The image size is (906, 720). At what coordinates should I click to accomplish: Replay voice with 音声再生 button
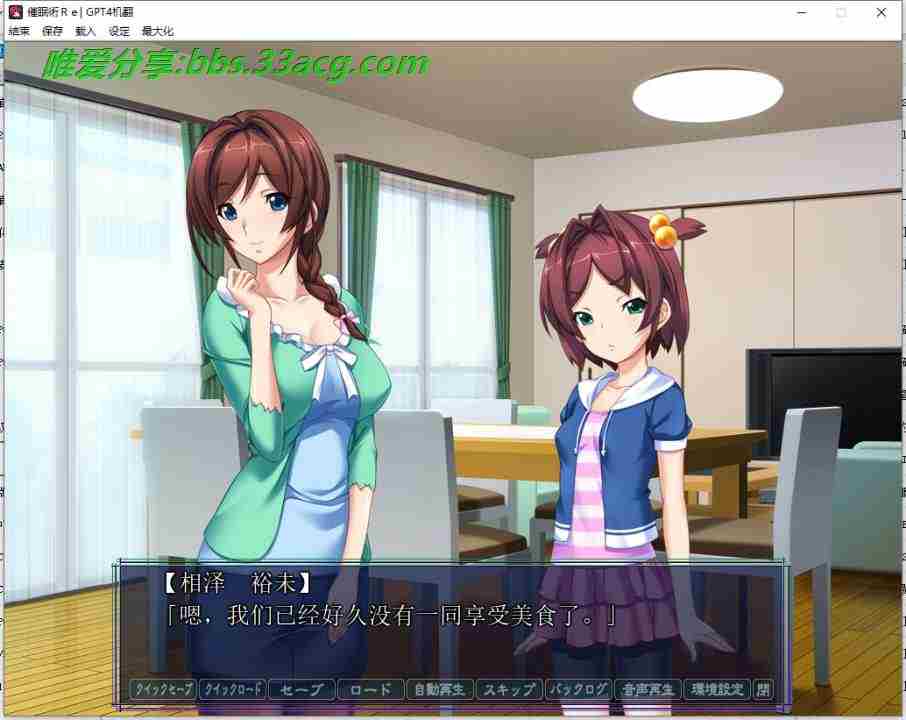tap(647, 689)
